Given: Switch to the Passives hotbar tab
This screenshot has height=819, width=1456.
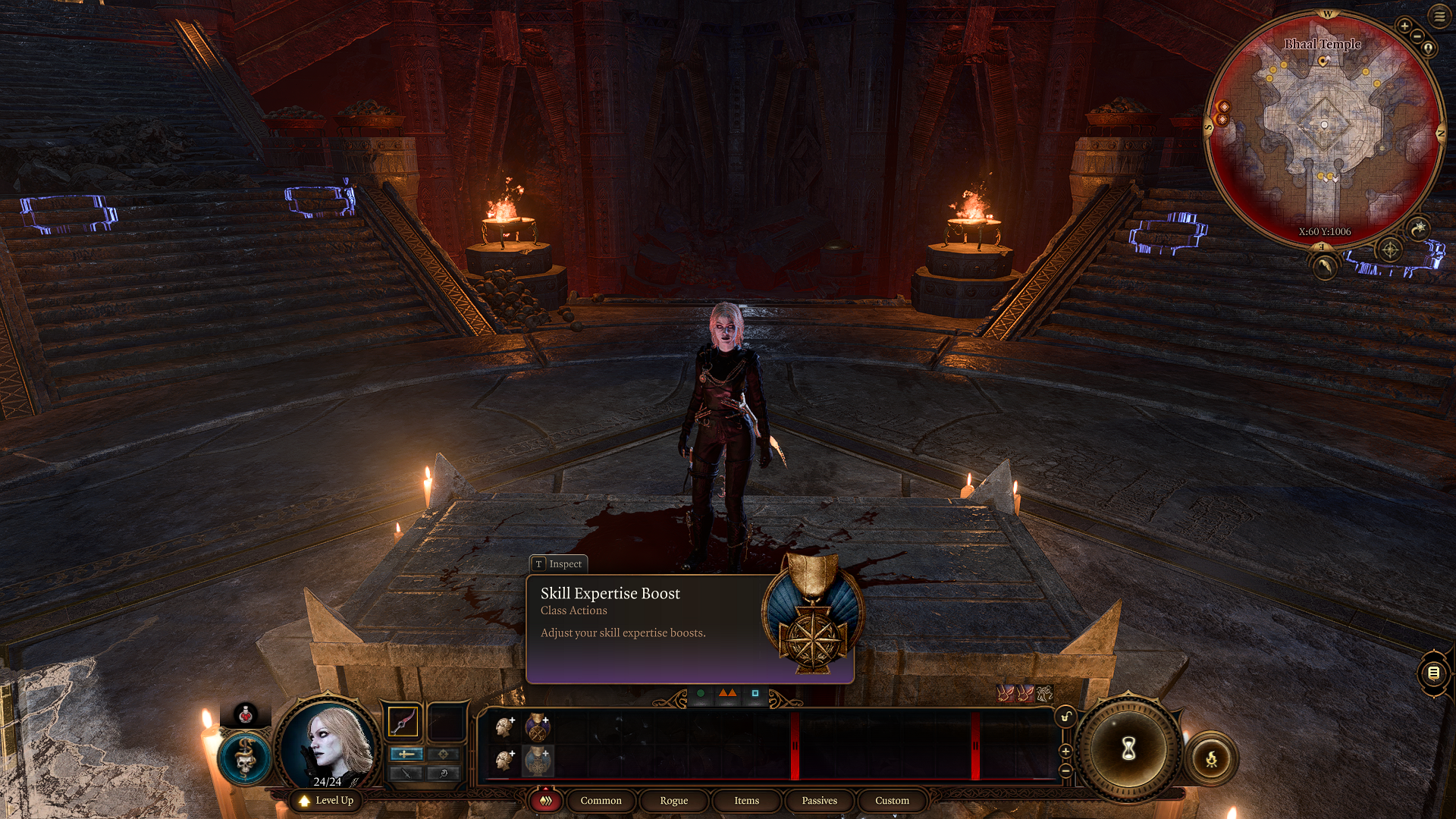Looking at the screenshot, I should [x=818, y=801].
